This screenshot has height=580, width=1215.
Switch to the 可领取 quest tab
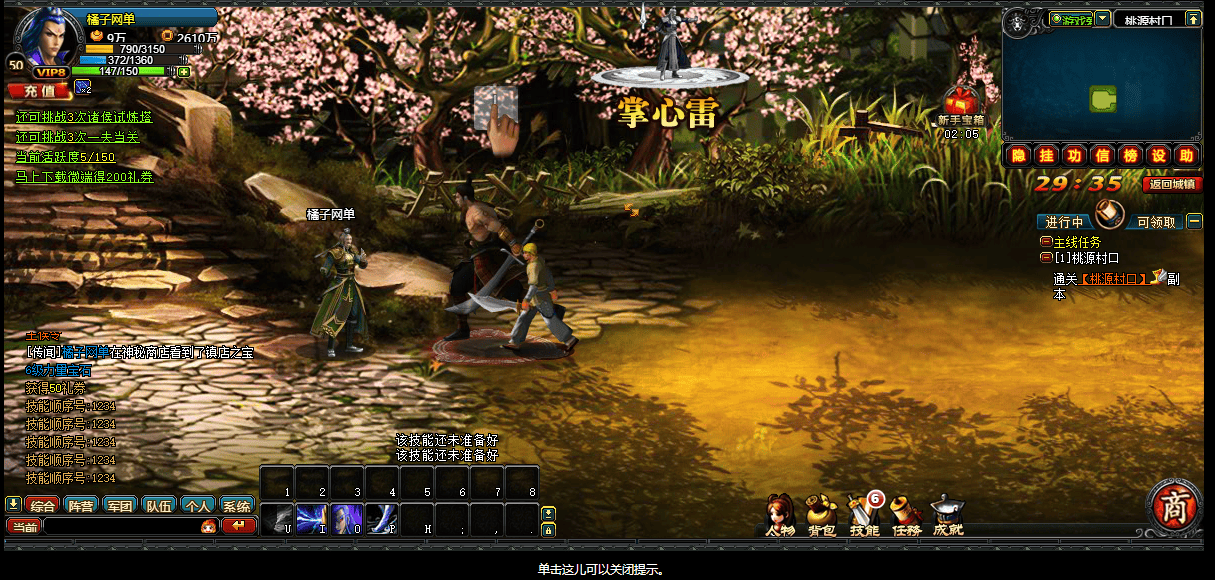(x=1156, y=222)
